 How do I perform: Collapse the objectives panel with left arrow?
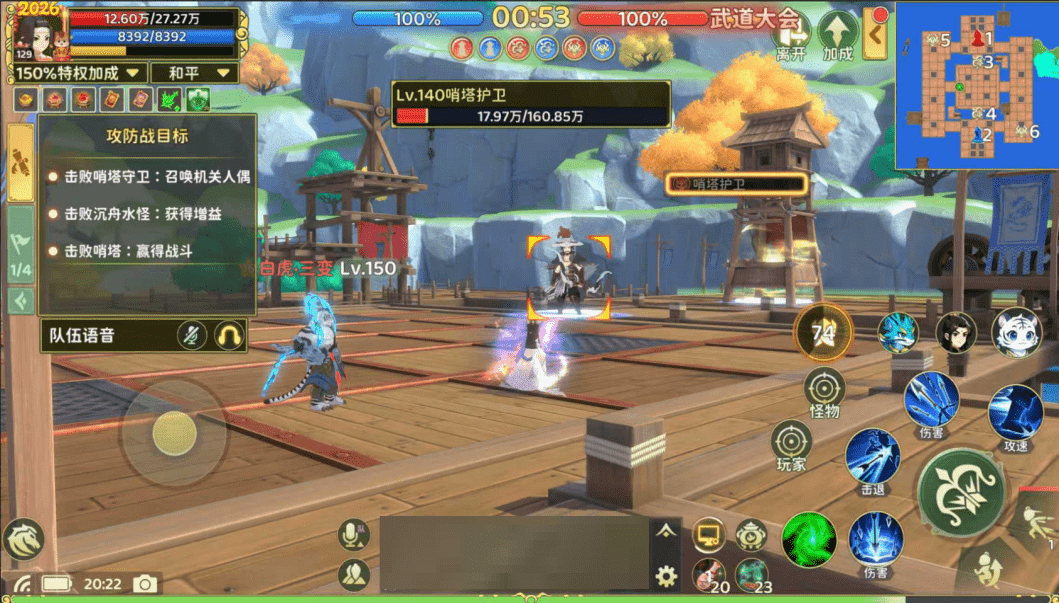(x=20, y=300)
